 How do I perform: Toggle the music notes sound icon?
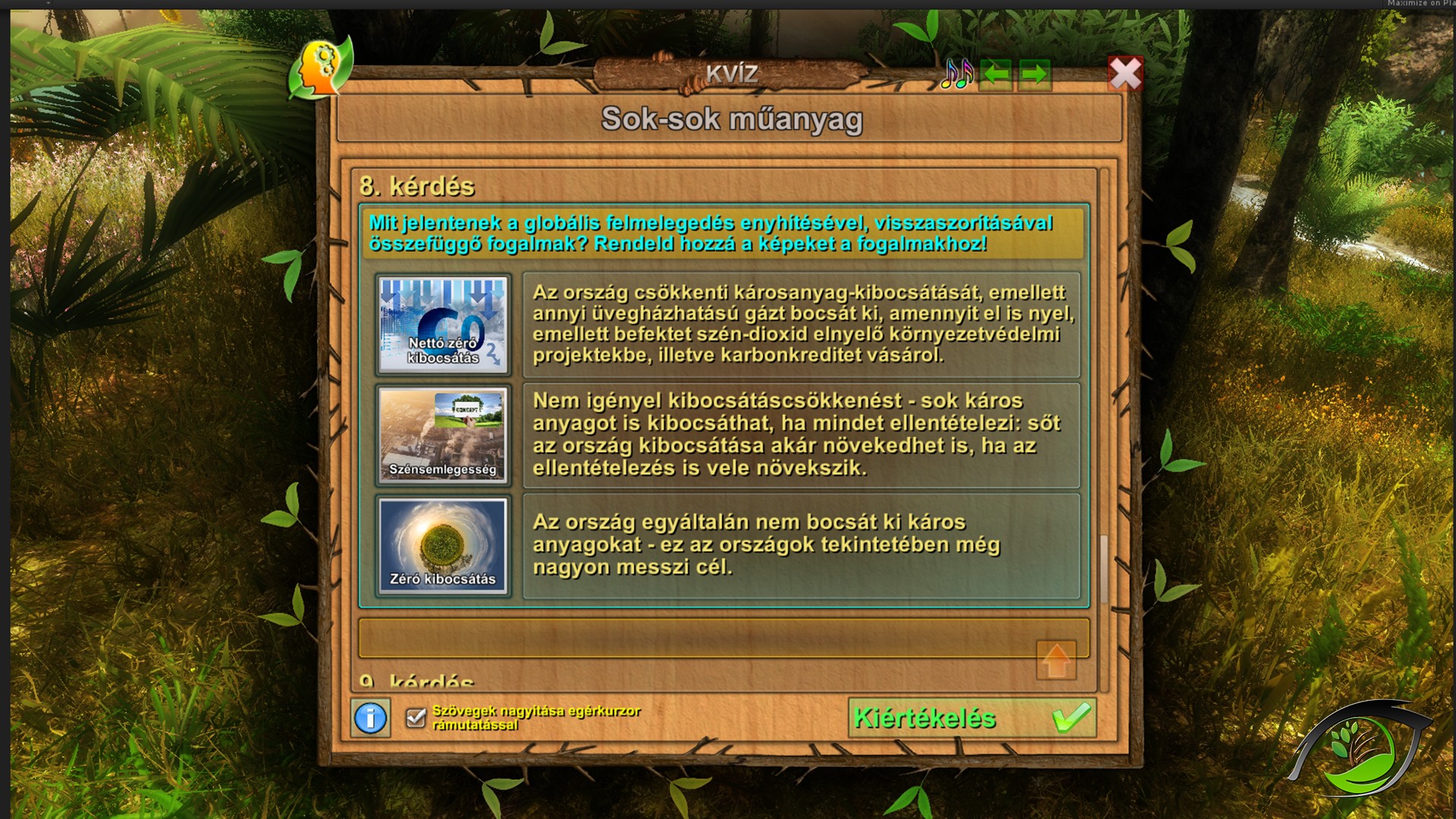tap(956, 74)
